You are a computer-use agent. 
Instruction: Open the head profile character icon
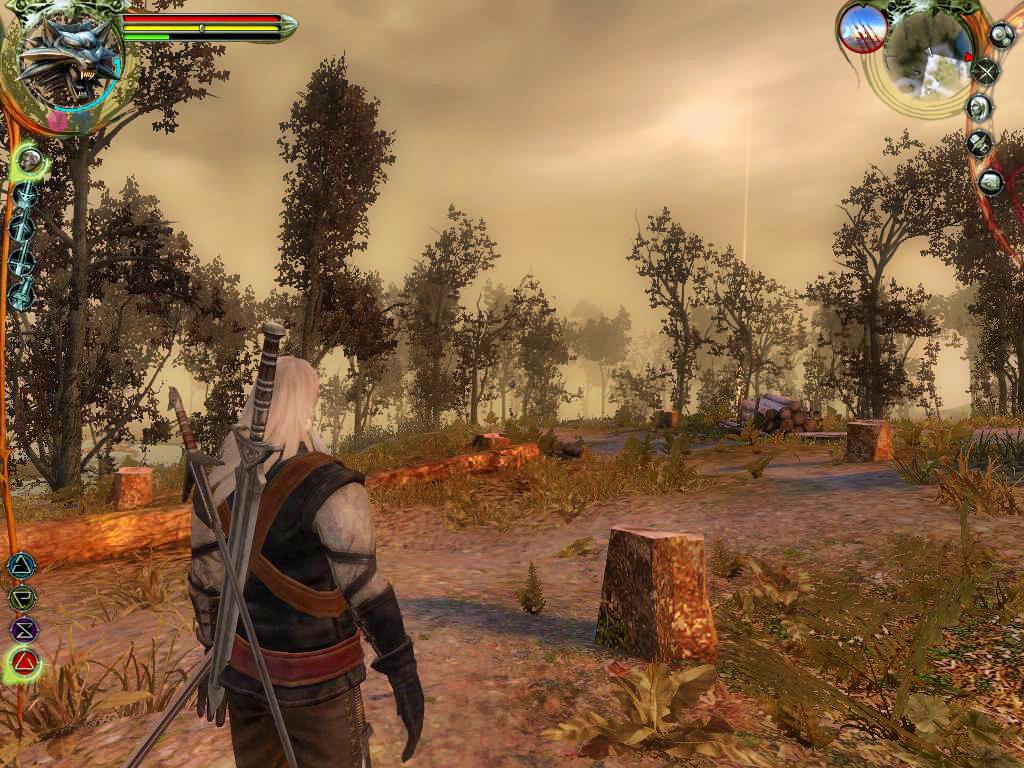pos(980,107)
